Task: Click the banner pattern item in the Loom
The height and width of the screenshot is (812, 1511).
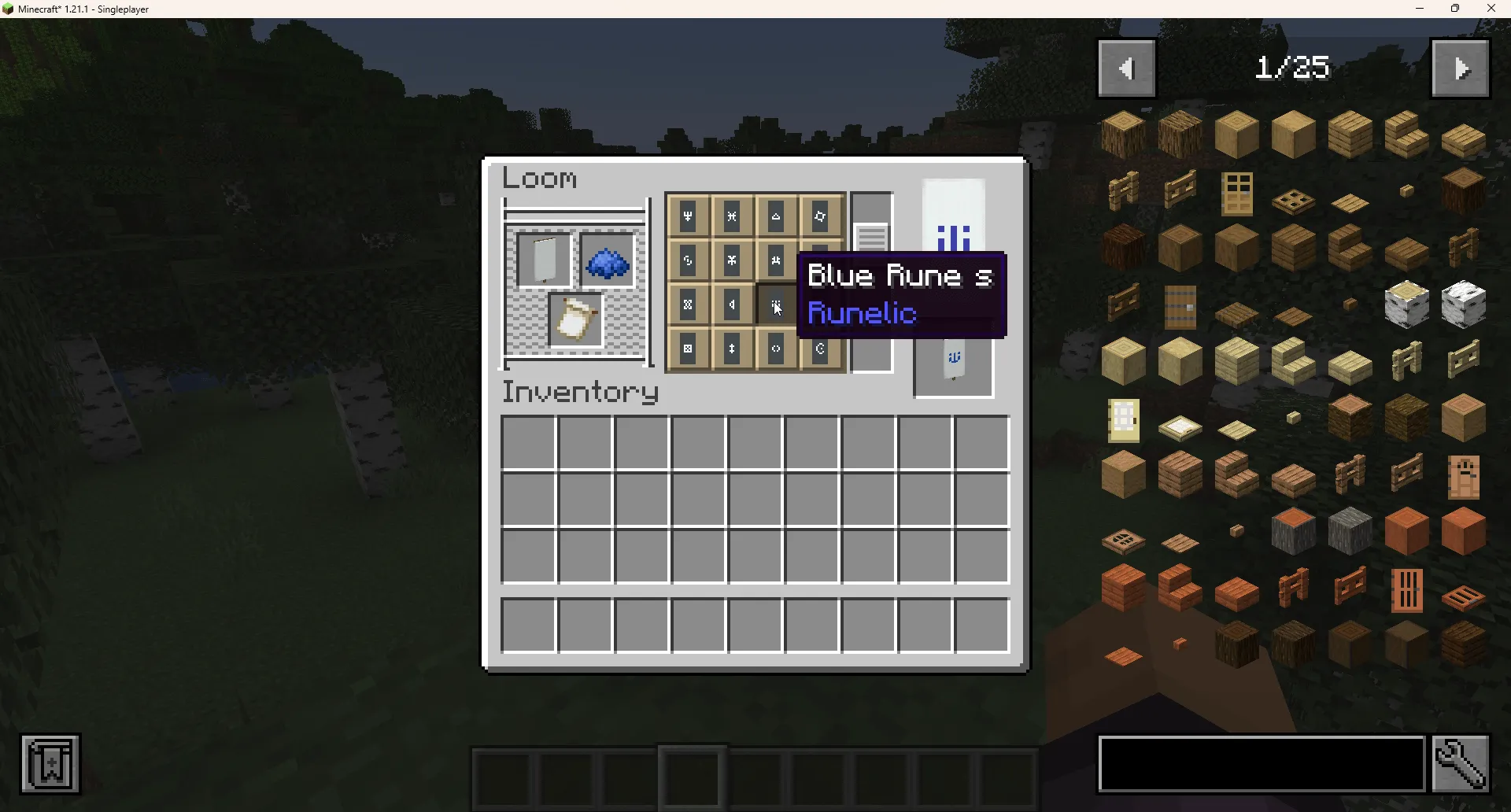Action: [575, 320]
